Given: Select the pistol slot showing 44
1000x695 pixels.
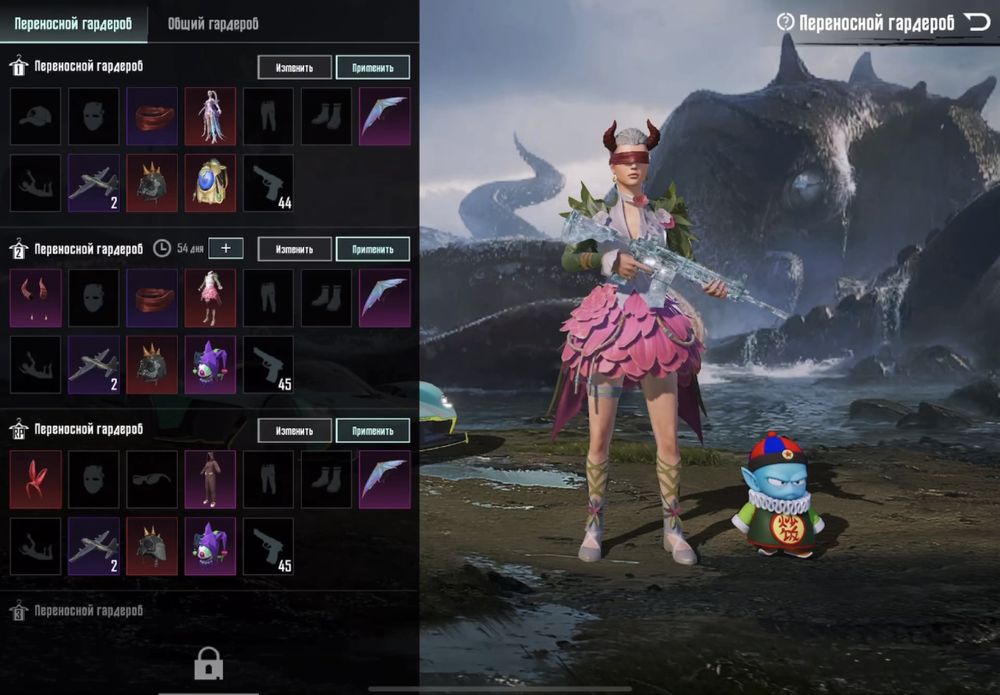Looking at the screenshot, I should [268, 183].
